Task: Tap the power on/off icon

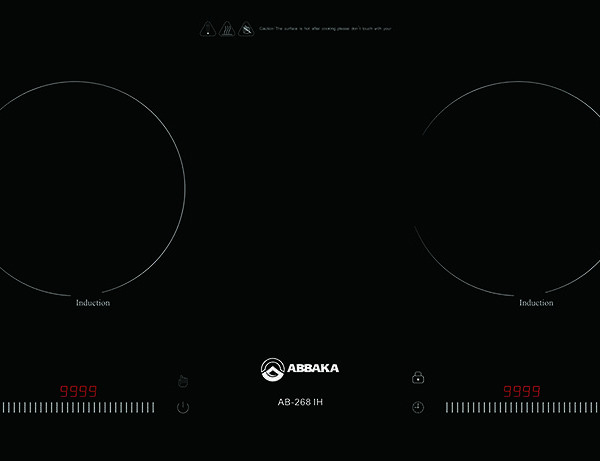Action: click(183, 407)
